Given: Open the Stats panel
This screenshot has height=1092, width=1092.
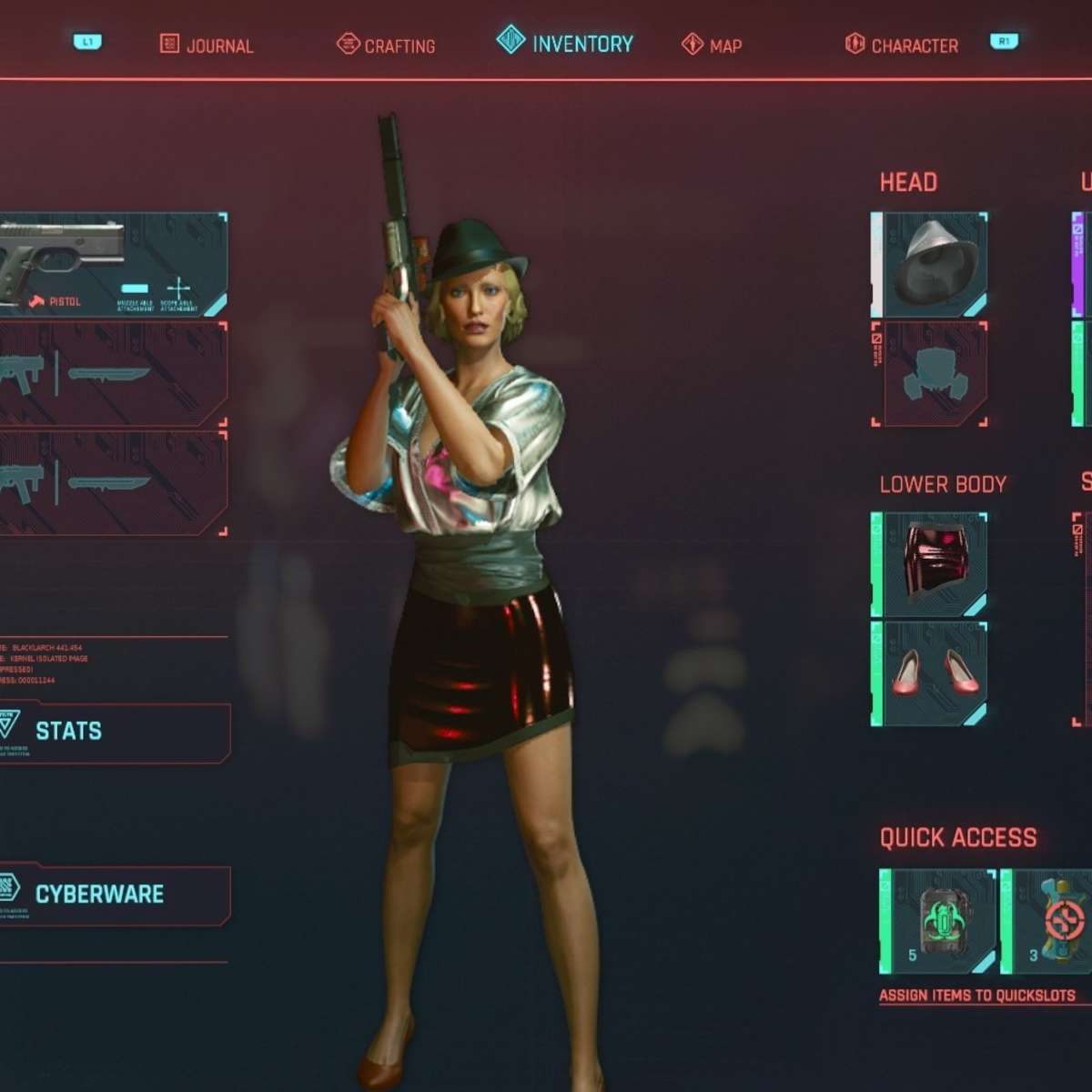Looking at the screenshot, I should 113,732.
